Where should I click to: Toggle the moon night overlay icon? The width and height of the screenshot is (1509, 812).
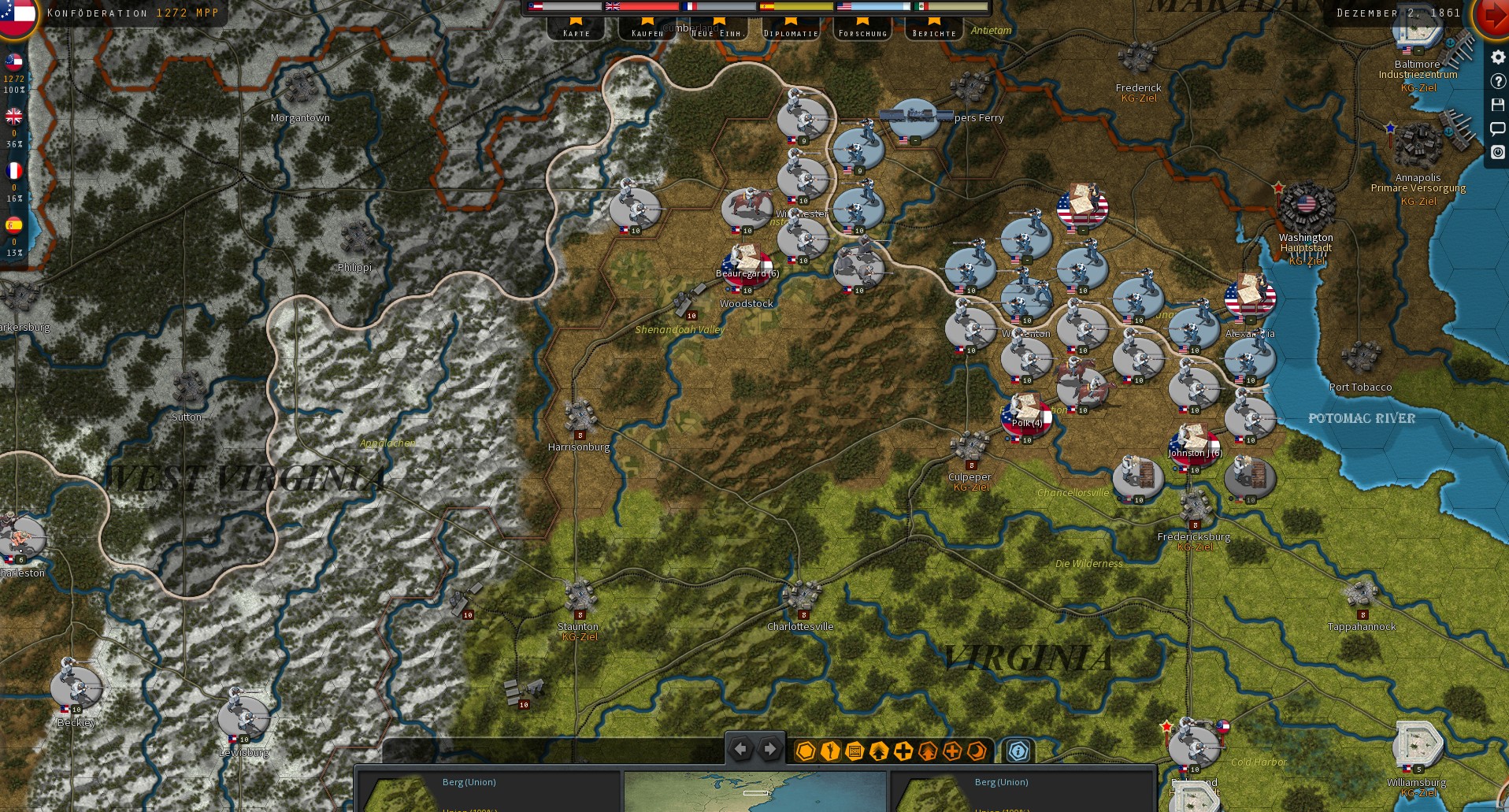[976, 751]
